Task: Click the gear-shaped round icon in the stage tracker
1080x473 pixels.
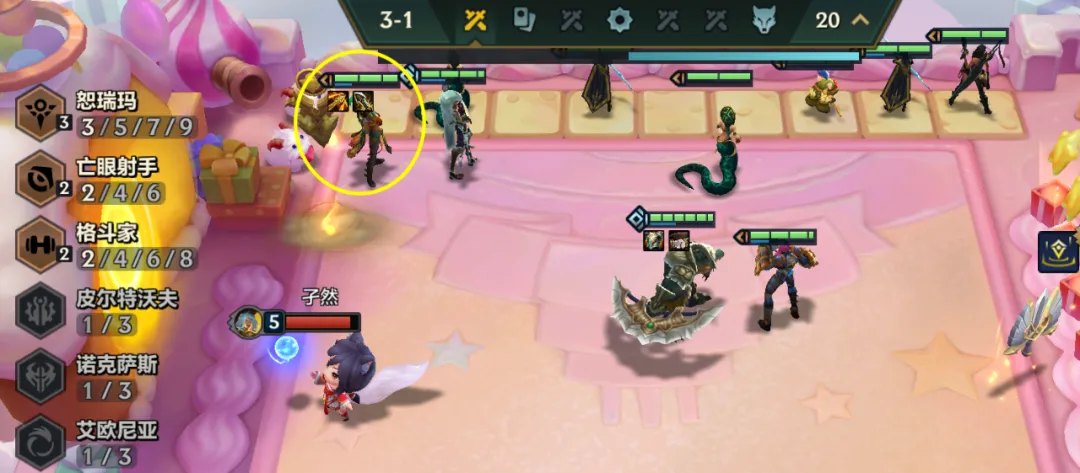Action: point(620,20)
